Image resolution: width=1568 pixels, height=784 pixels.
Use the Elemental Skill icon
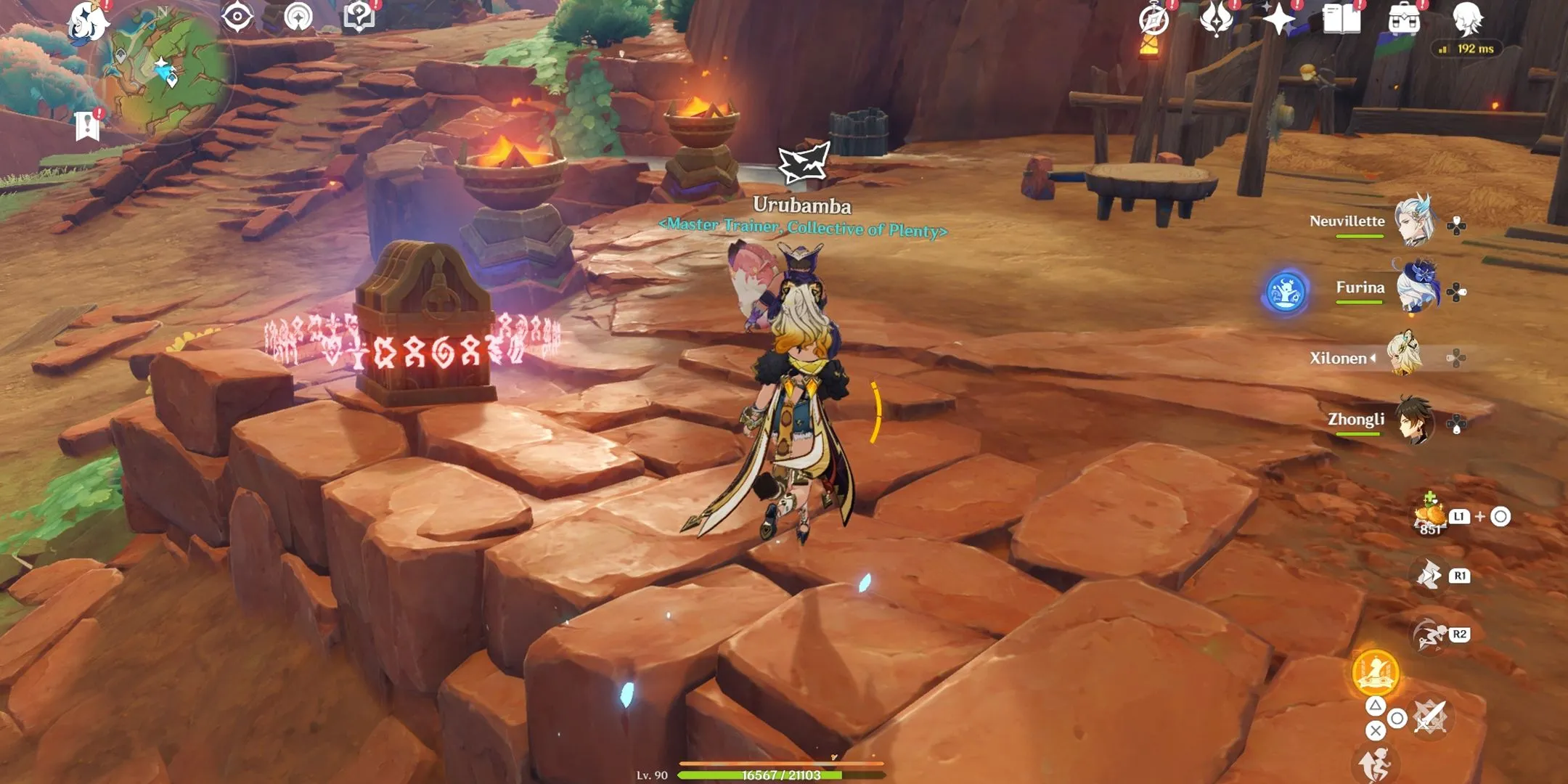[1429, 576]
